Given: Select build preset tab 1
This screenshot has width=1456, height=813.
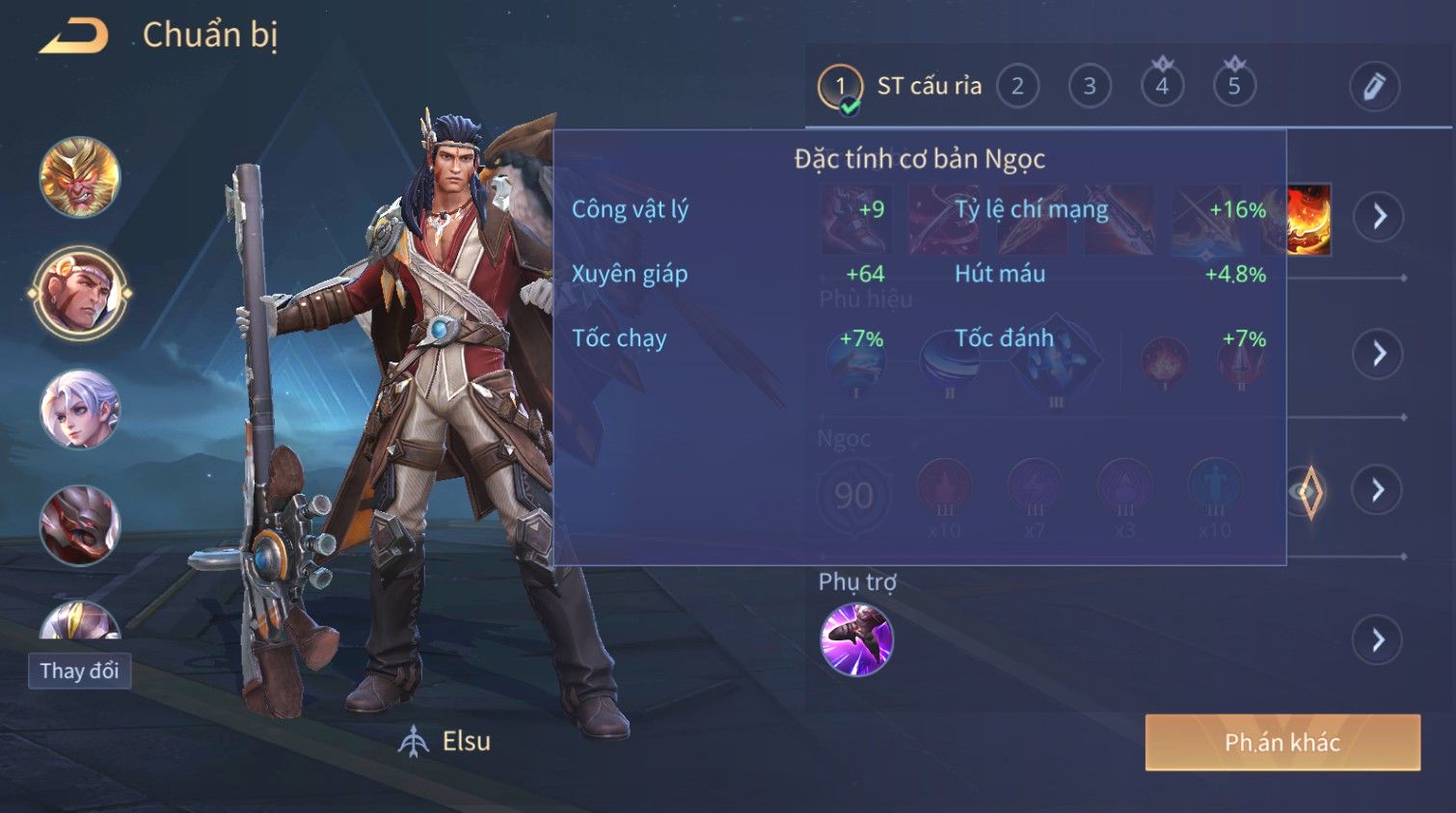Looking at the screenshot, I should click(x=840, y=87).
